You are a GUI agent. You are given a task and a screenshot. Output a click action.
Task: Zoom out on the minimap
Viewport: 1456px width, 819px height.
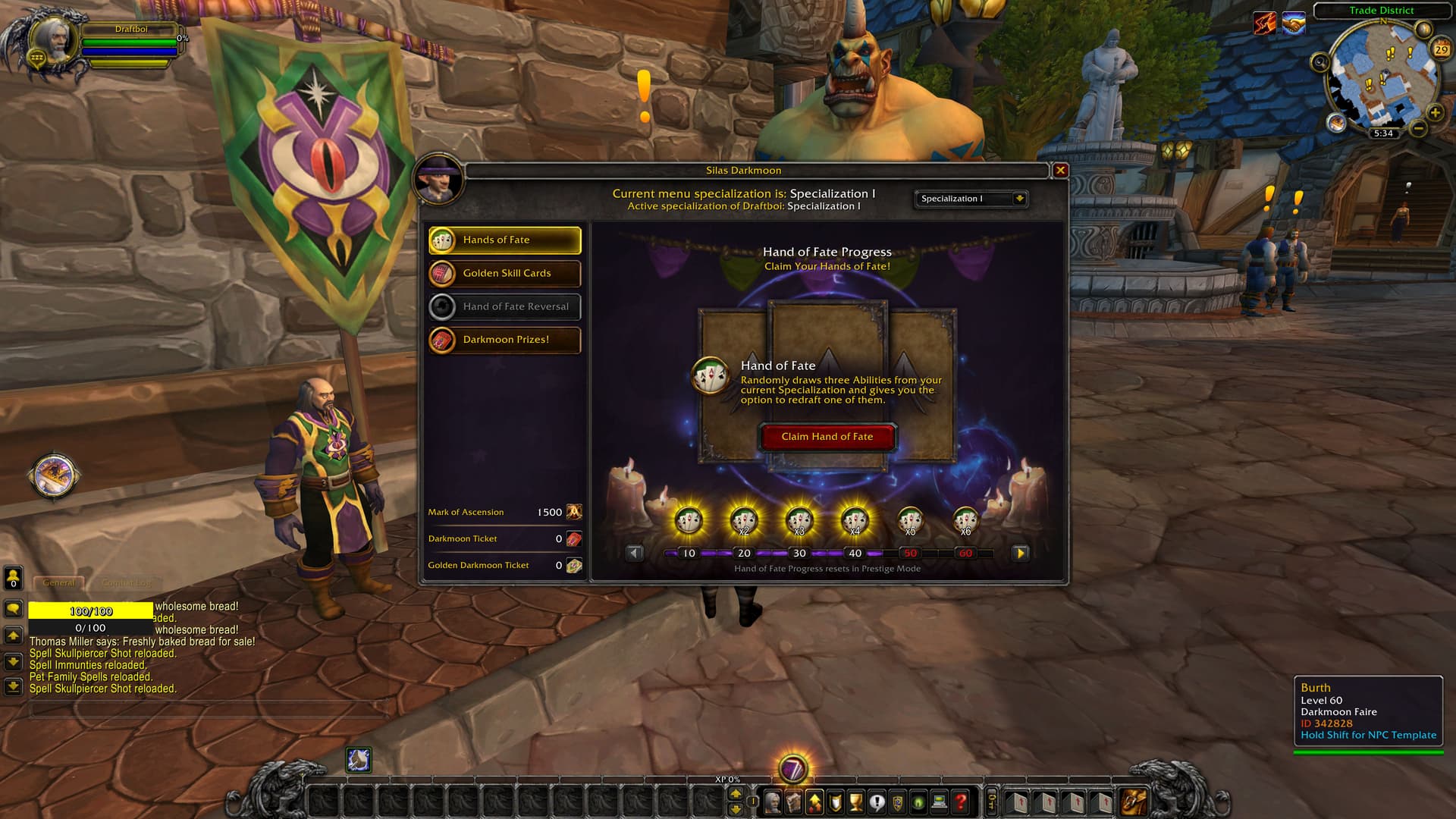(1418, 129)
